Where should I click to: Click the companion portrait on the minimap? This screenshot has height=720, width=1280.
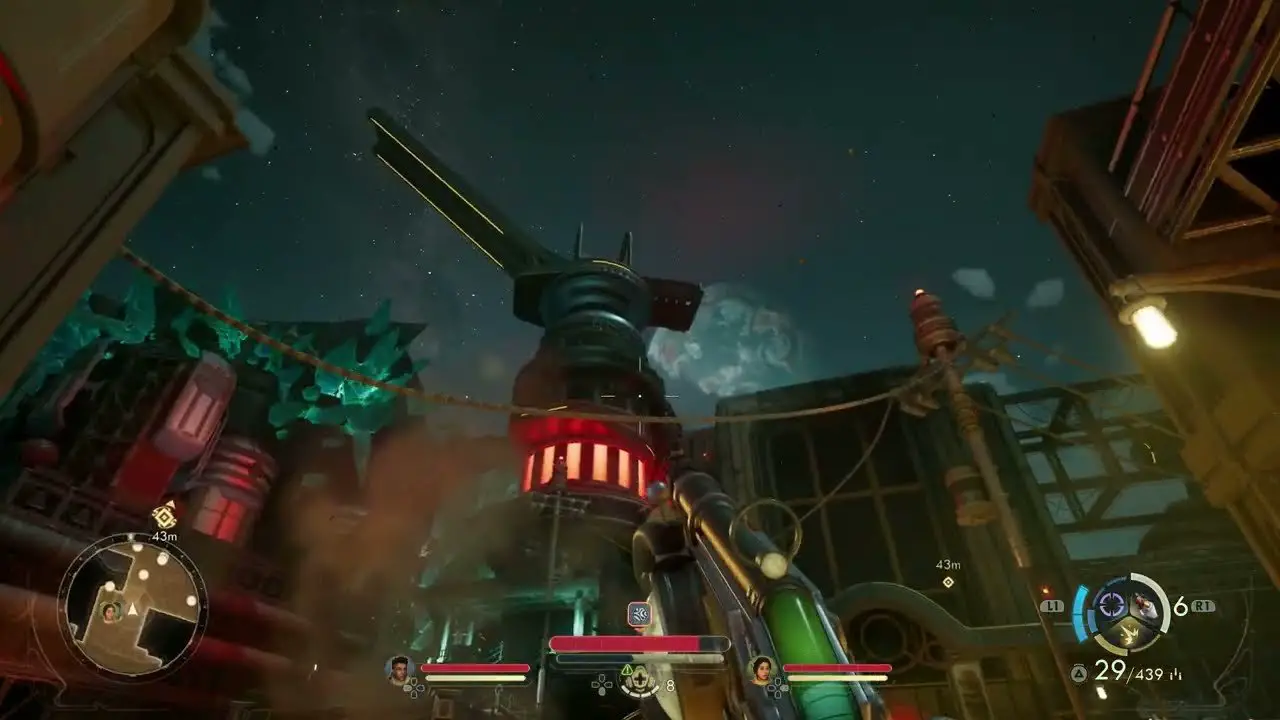pyautogui.click(x=110, y=611)
